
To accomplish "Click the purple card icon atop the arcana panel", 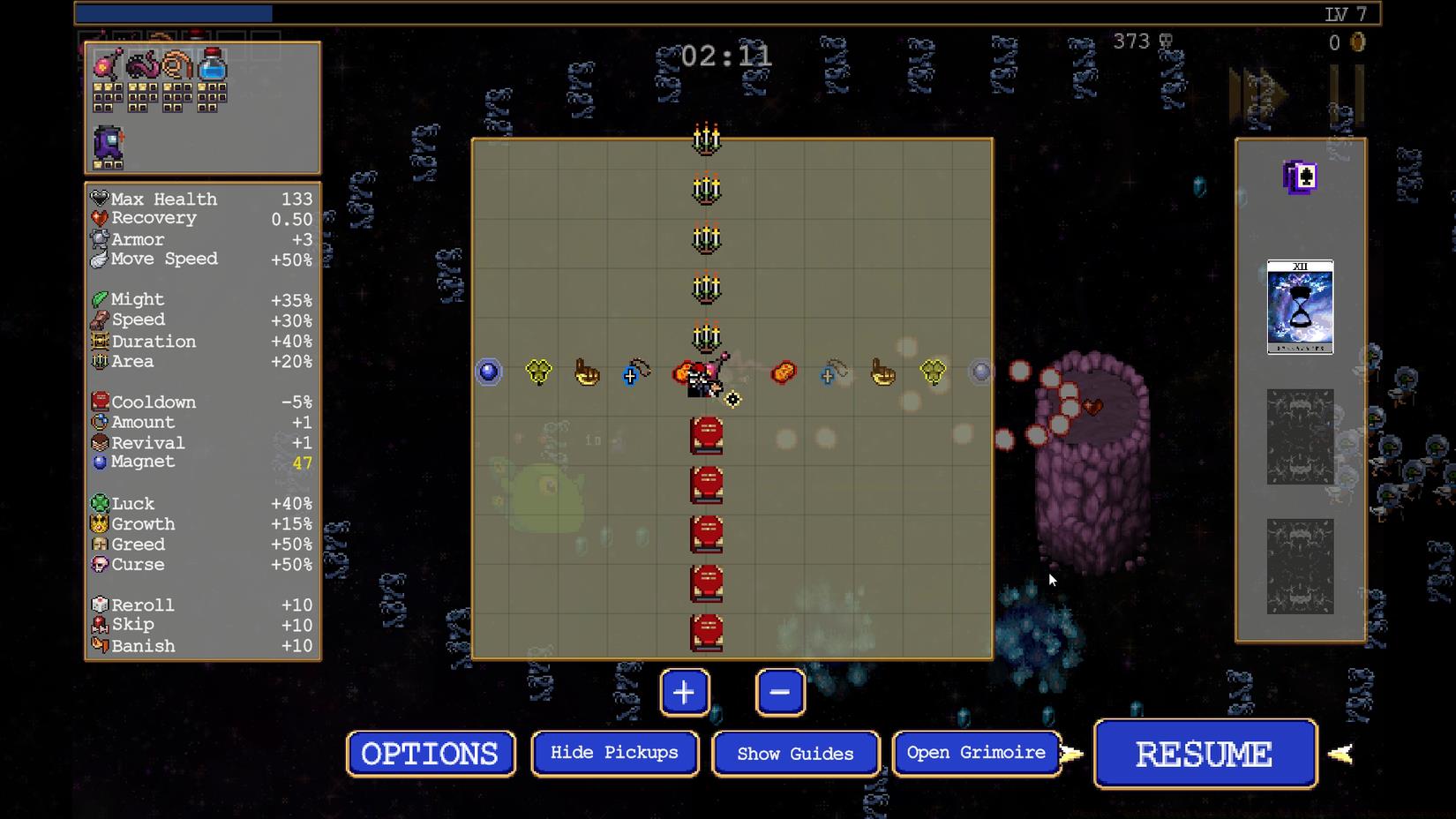I will click(x=1299, y=177).
